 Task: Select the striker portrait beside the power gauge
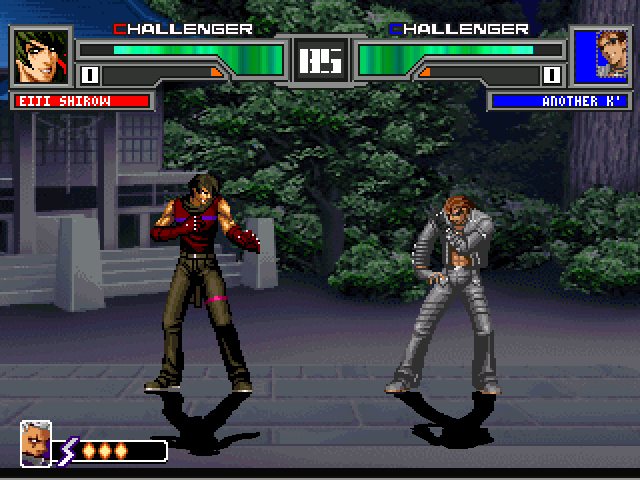pyautogui.click(x=36, y=442)
